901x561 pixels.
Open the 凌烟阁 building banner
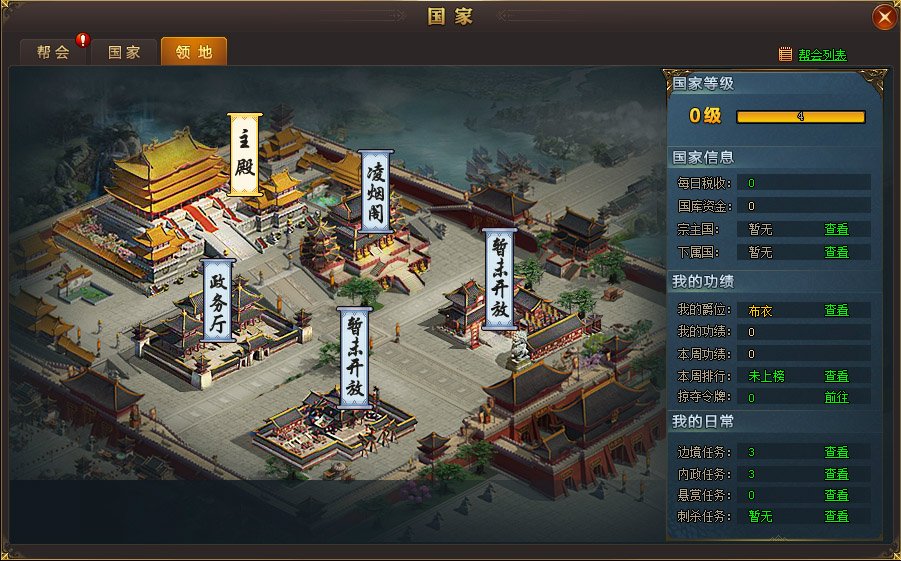tap(375, 192)
